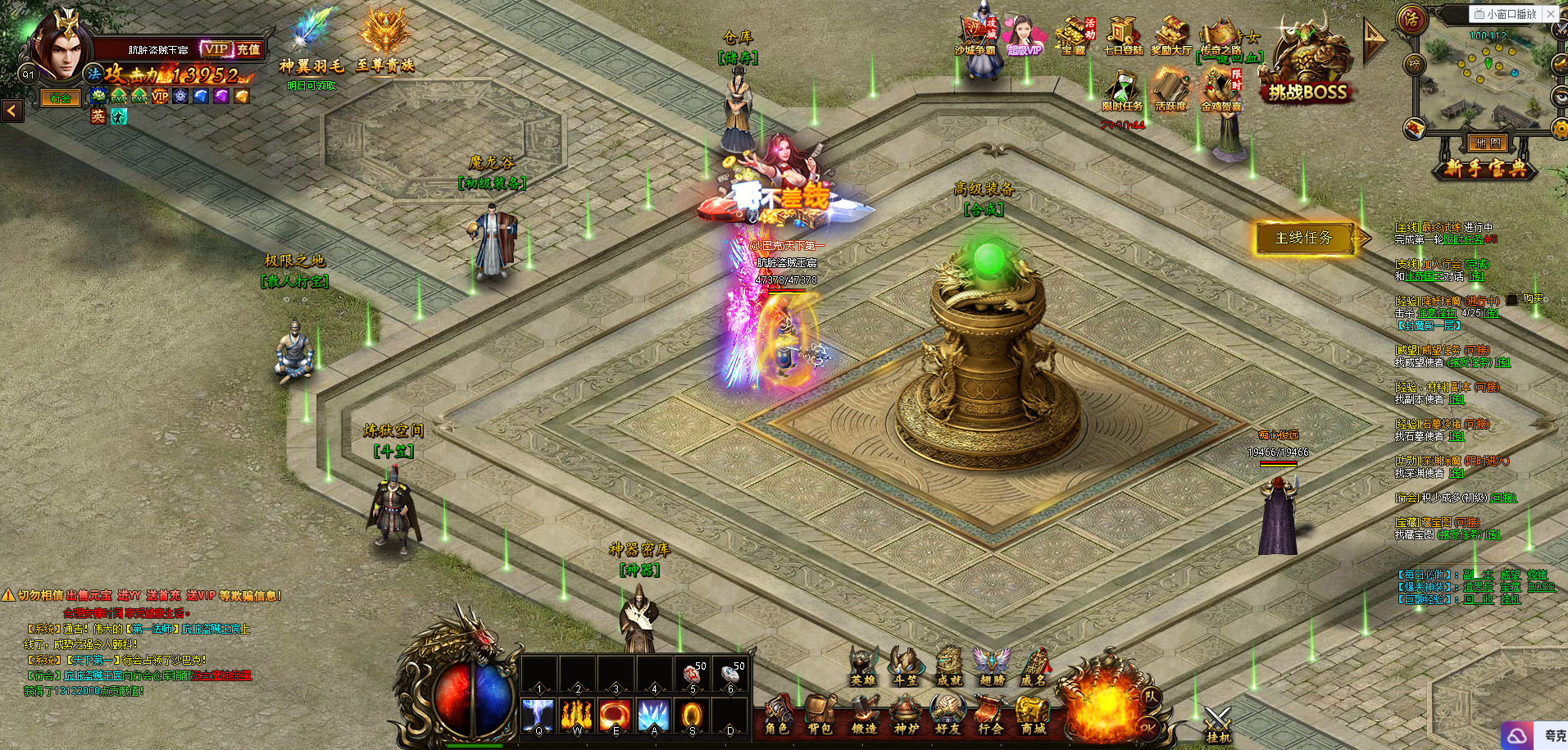This screenshot has width=1568, height=750.
Task: Toggle 挂机 auto-battle crossed swords
Action: (x=1218, y=725)
